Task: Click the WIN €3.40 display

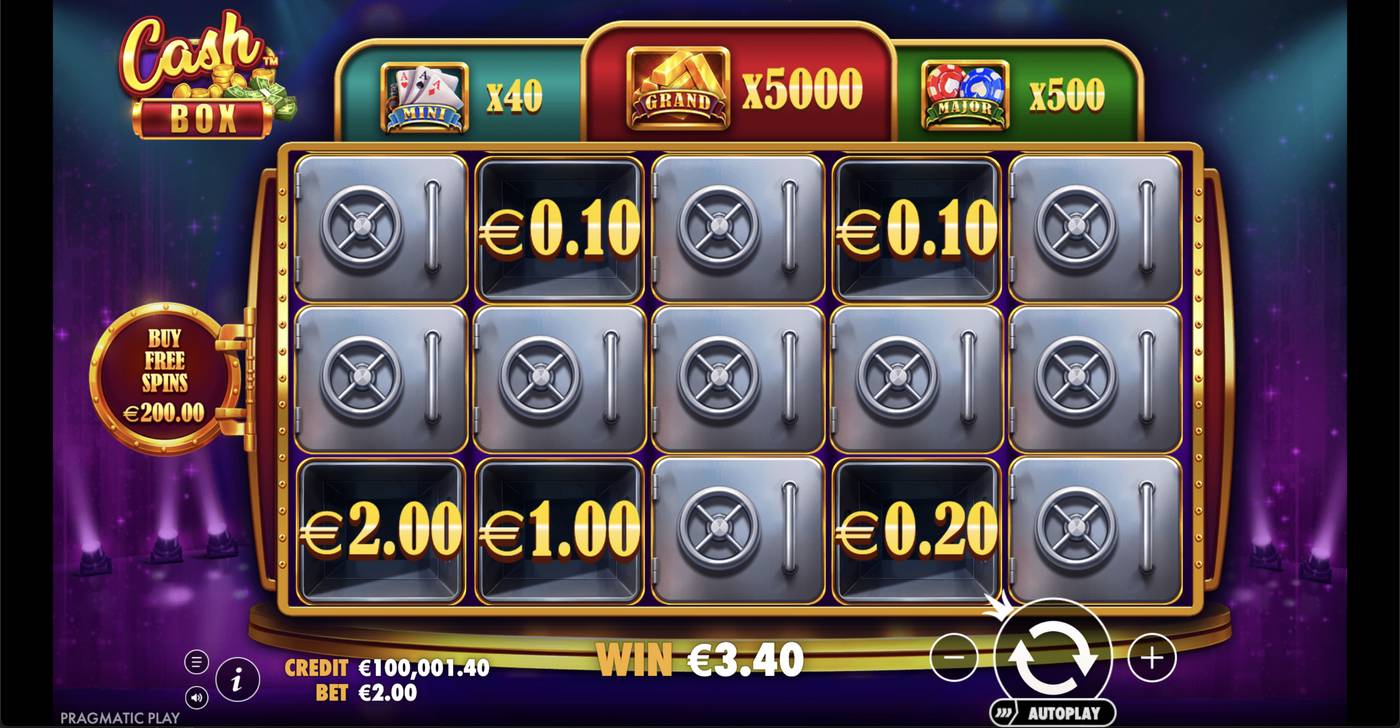Action: coord(700,658)
